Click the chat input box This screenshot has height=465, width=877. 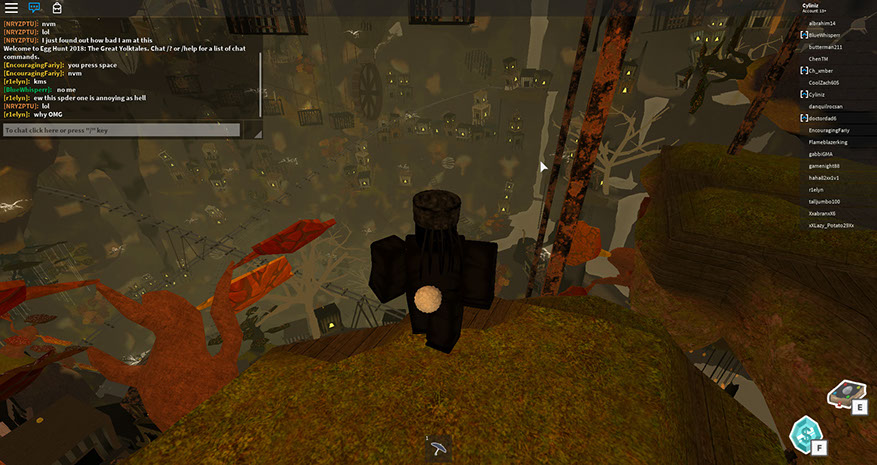[121, 130]
